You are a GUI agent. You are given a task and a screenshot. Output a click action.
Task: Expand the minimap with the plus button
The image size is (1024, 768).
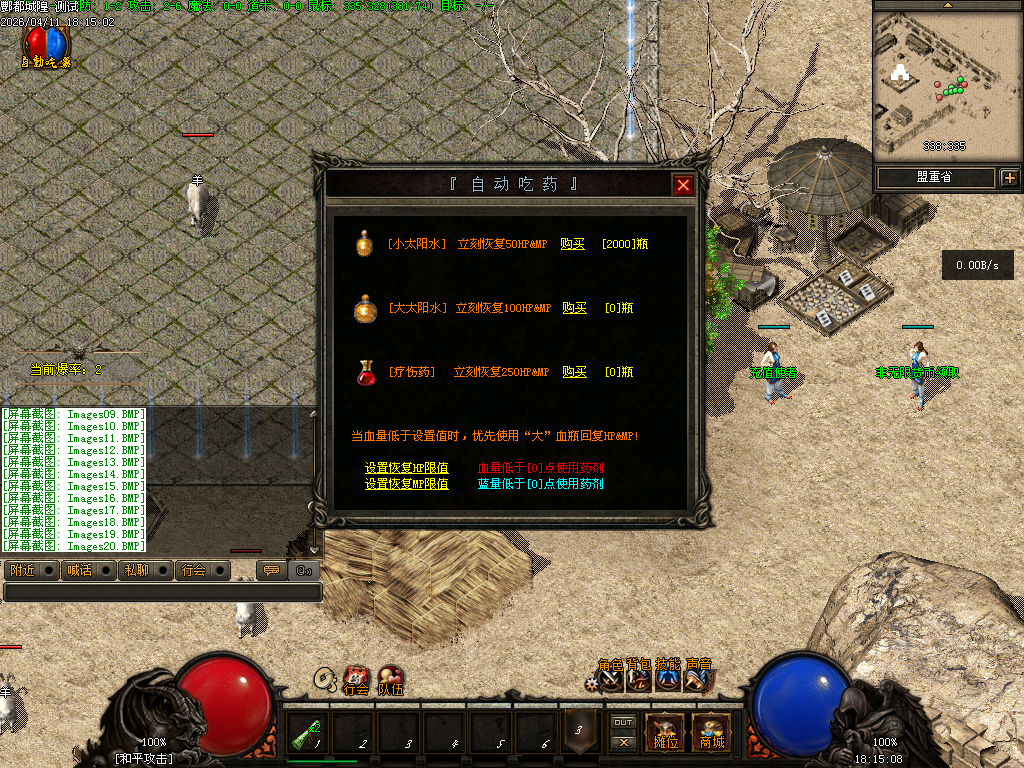tap(1009, 178)
